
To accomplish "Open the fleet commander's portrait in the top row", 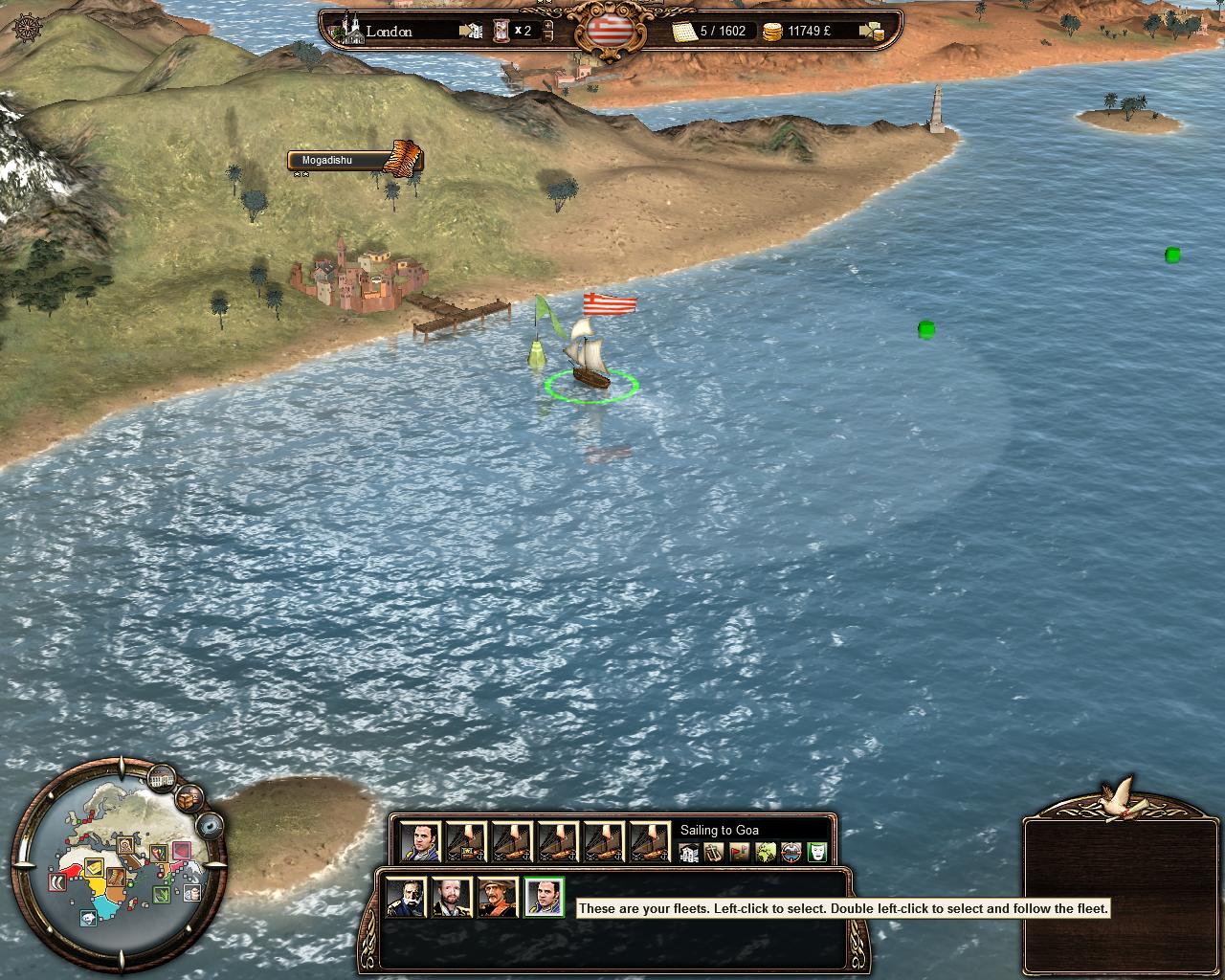I will tap(420, 842).
